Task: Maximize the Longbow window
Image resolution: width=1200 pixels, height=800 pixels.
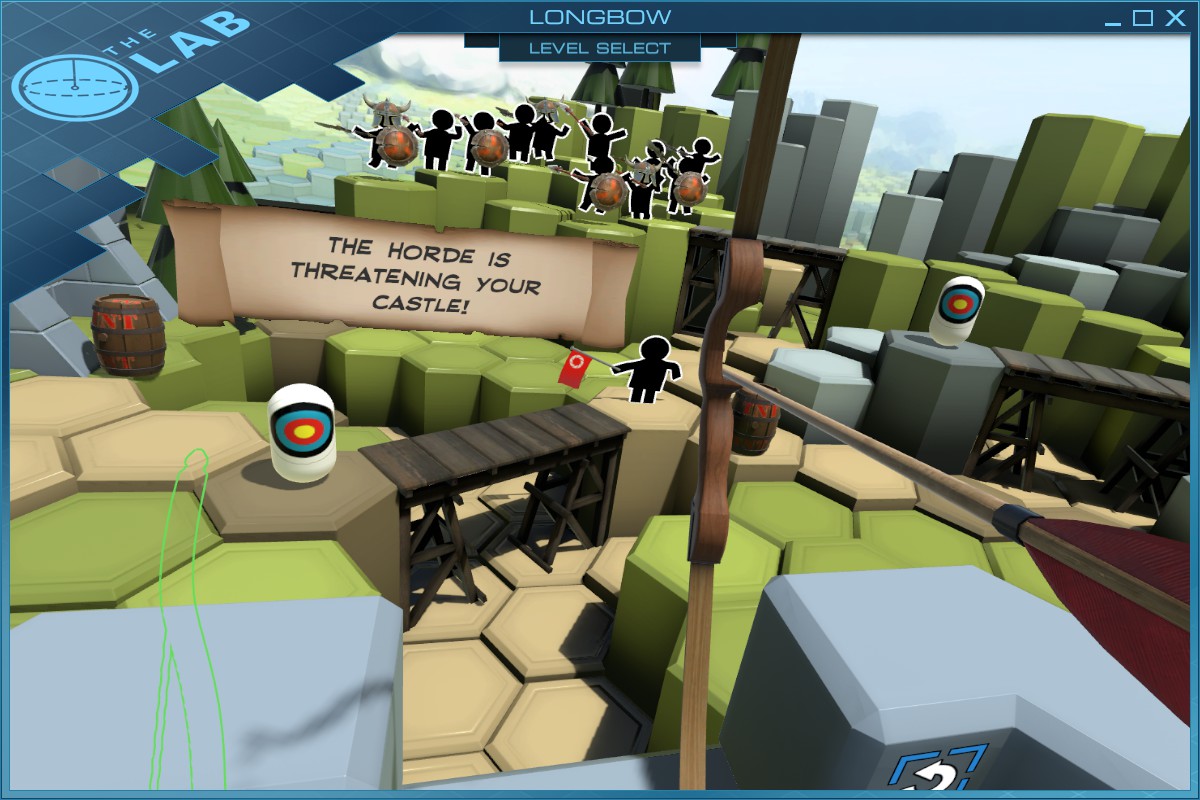Action: tap(1142, 18)
